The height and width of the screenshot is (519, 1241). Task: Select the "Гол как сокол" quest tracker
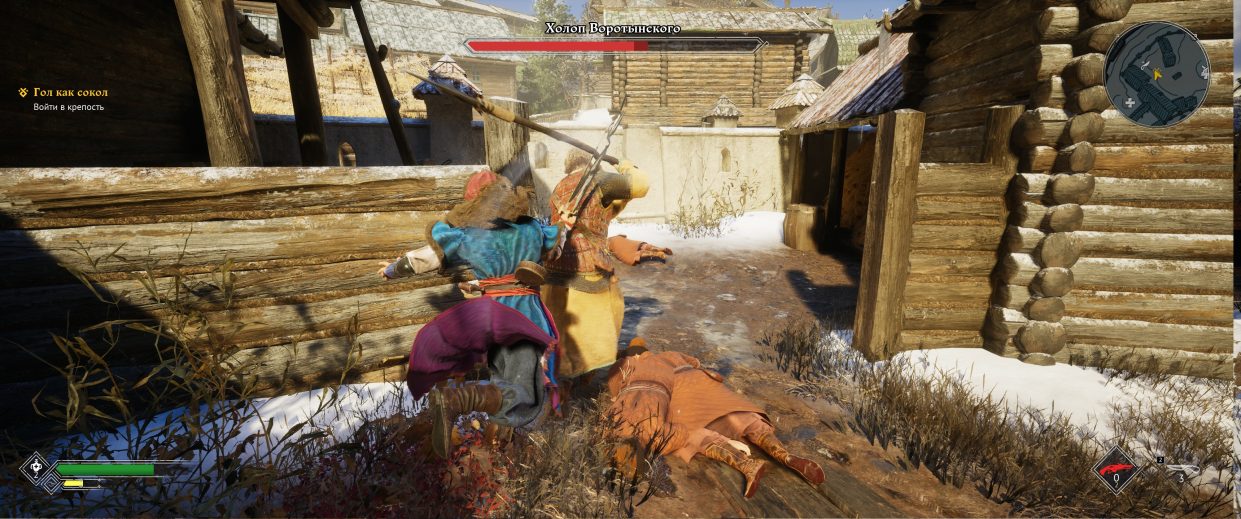pos(70,93)
